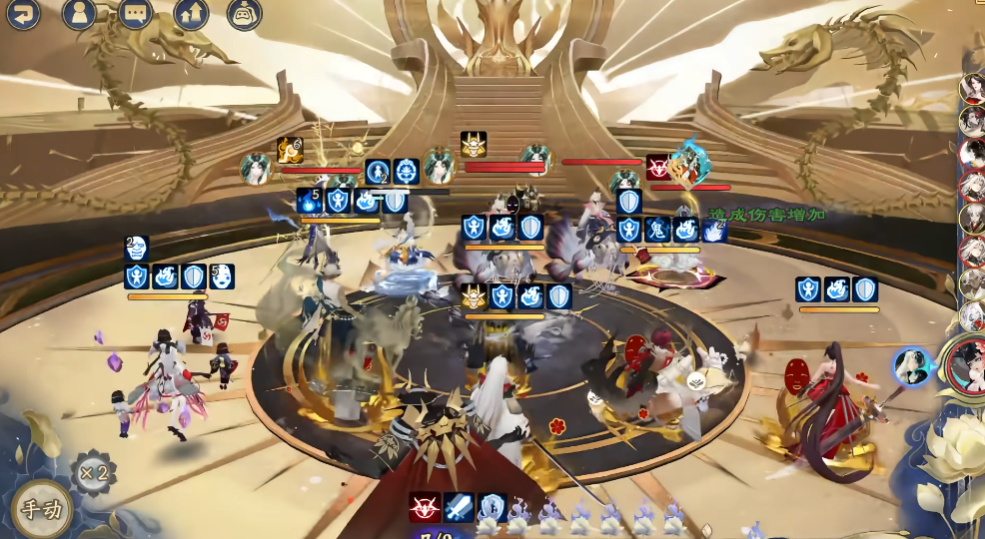Toggle the 手动 manual battle button
Screen dimensions: 985x539
[42, 509]
